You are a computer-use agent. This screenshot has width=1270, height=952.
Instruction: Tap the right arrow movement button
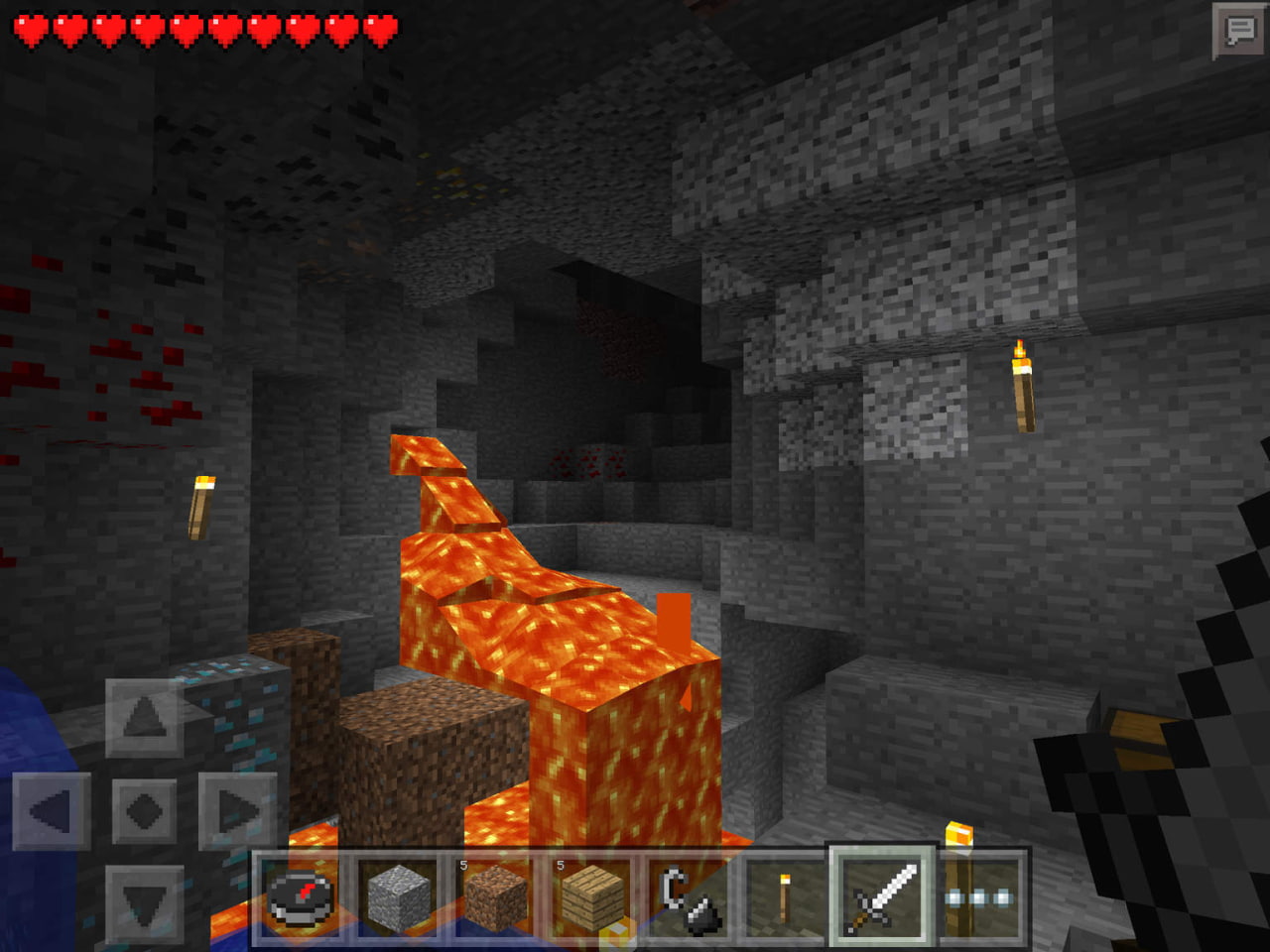[238, 812]
